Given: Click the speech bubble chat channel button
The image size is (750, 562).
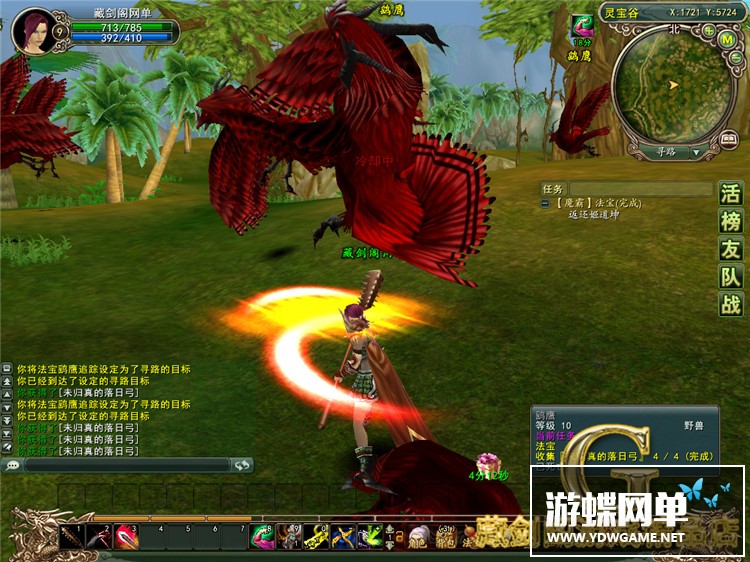Looking at the screenshot, I should [x=12, y=465].
